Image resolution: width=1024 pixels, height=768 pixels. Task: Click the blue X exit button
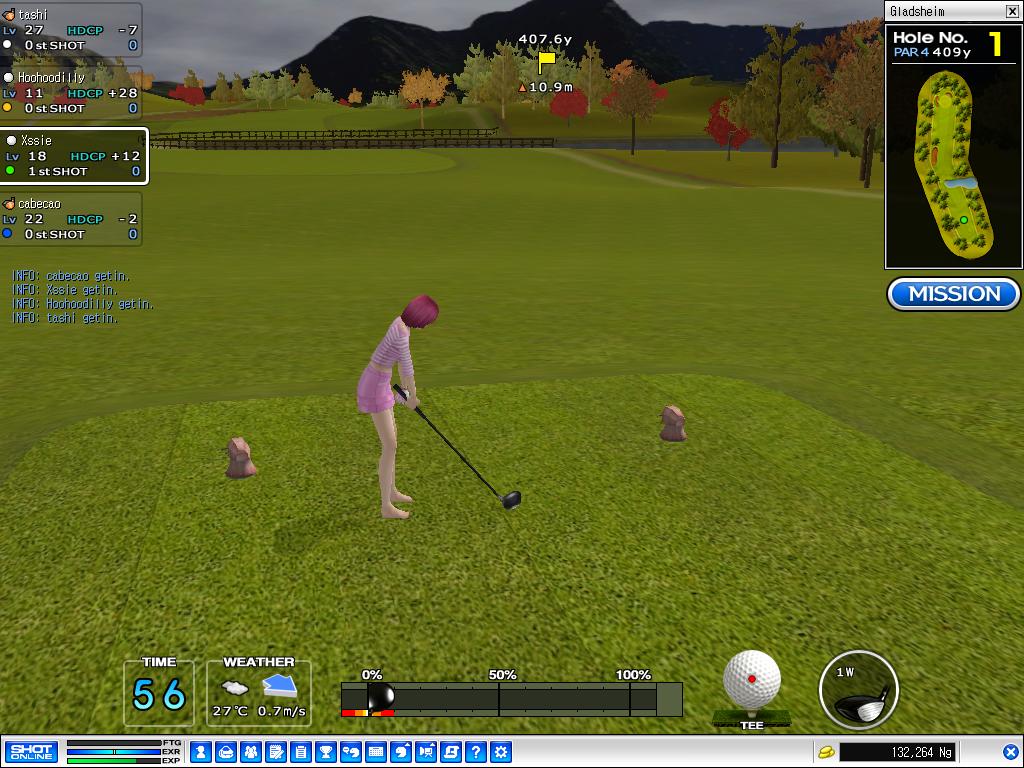1011,752
